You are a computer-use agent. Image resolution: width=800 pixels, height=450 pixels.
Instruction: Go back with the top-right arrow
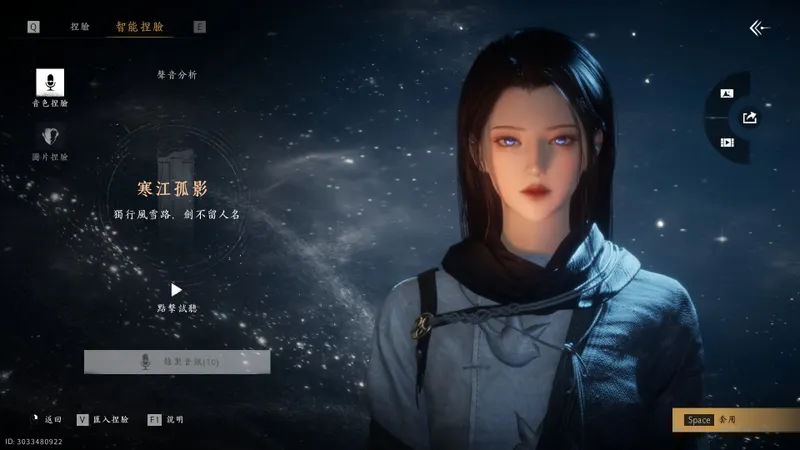click(x=760, y=28)
